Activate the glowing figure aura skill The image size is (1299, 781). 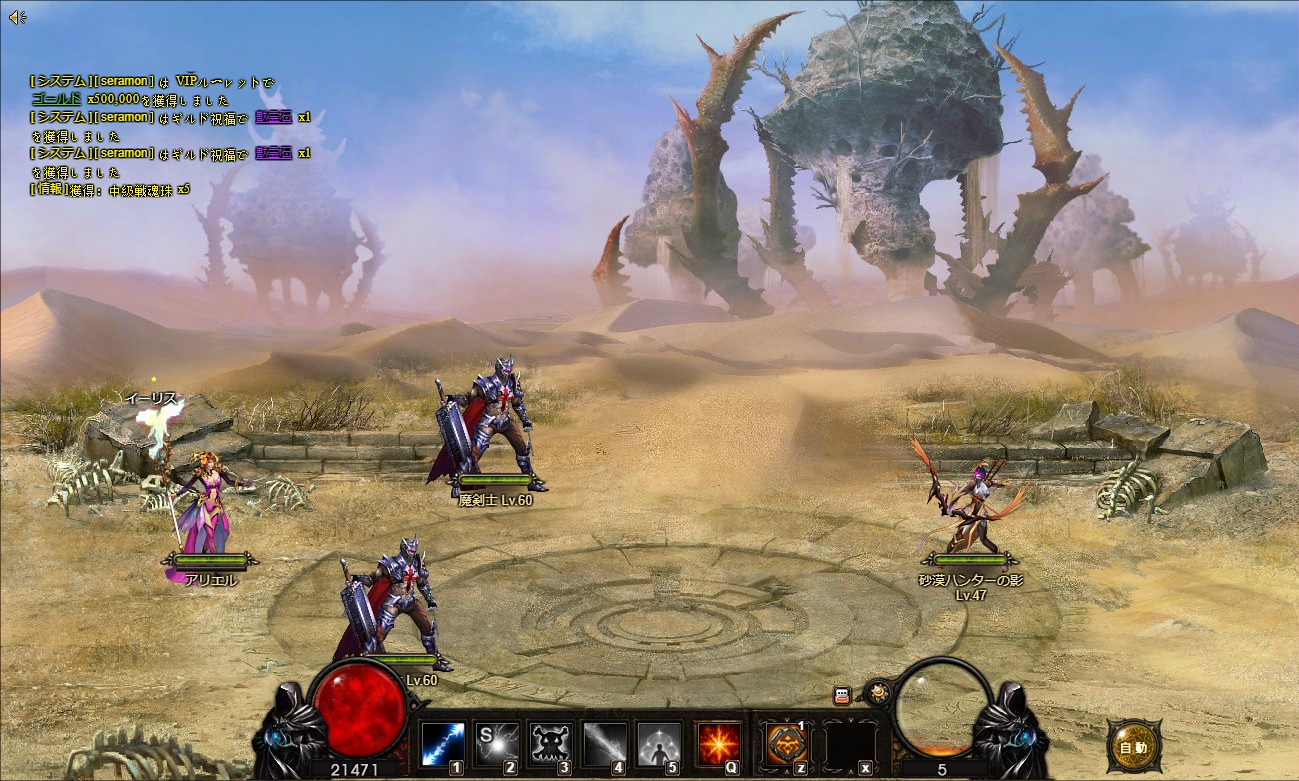(658, 745)
